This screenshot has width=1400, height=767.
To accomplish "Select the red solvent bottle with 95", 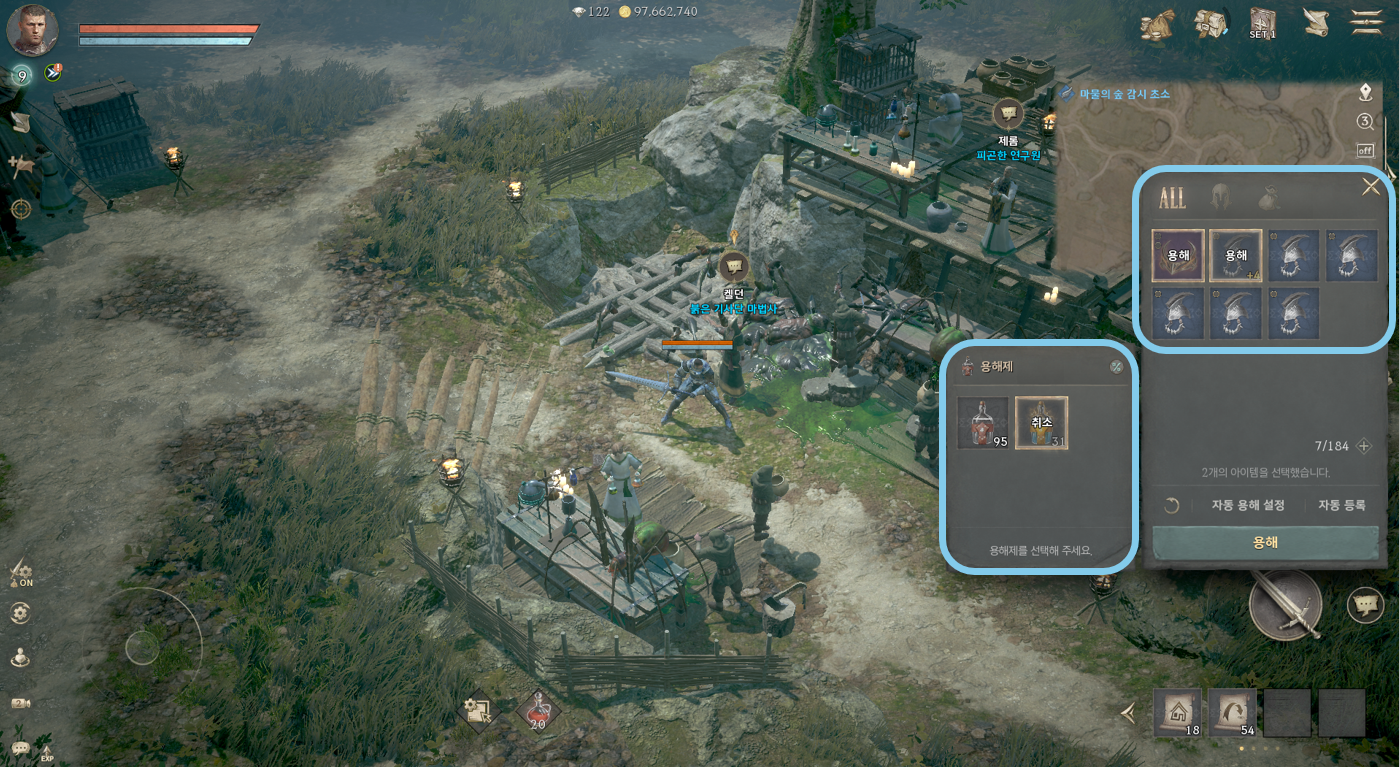I will tap(982, 422).
